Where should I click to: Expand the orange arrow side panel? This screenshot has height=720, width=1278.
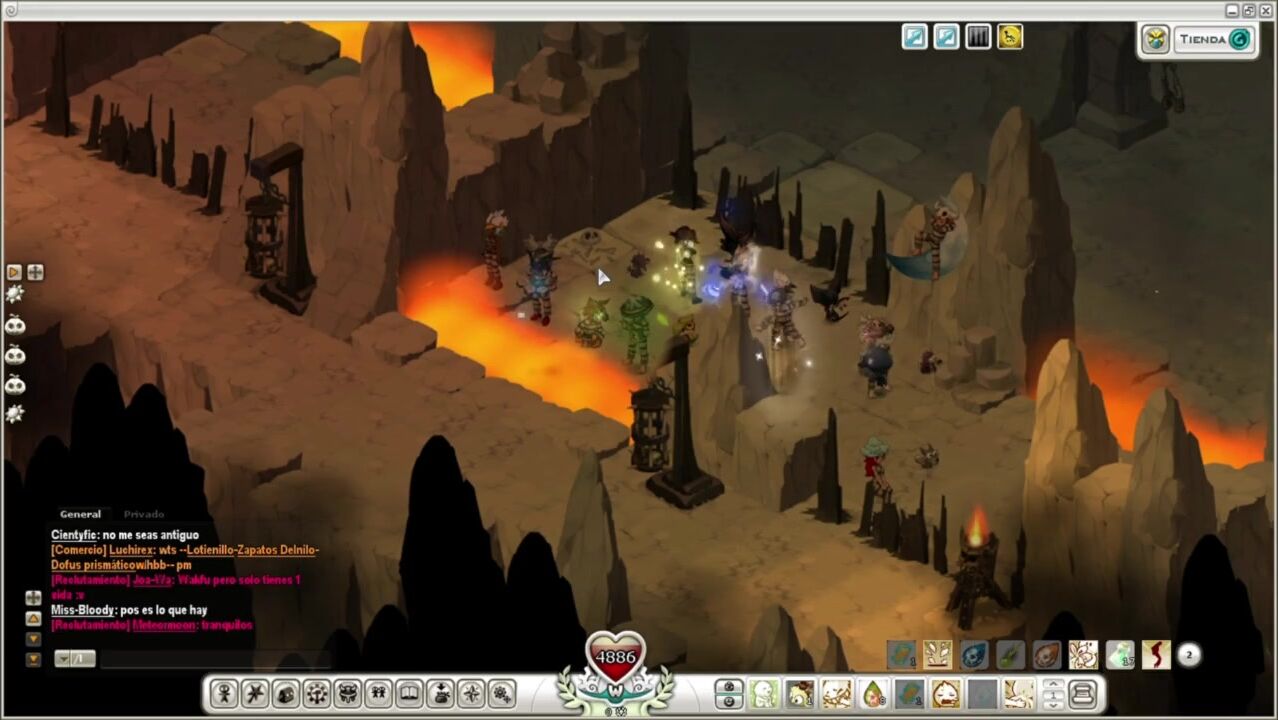point(14,272)
